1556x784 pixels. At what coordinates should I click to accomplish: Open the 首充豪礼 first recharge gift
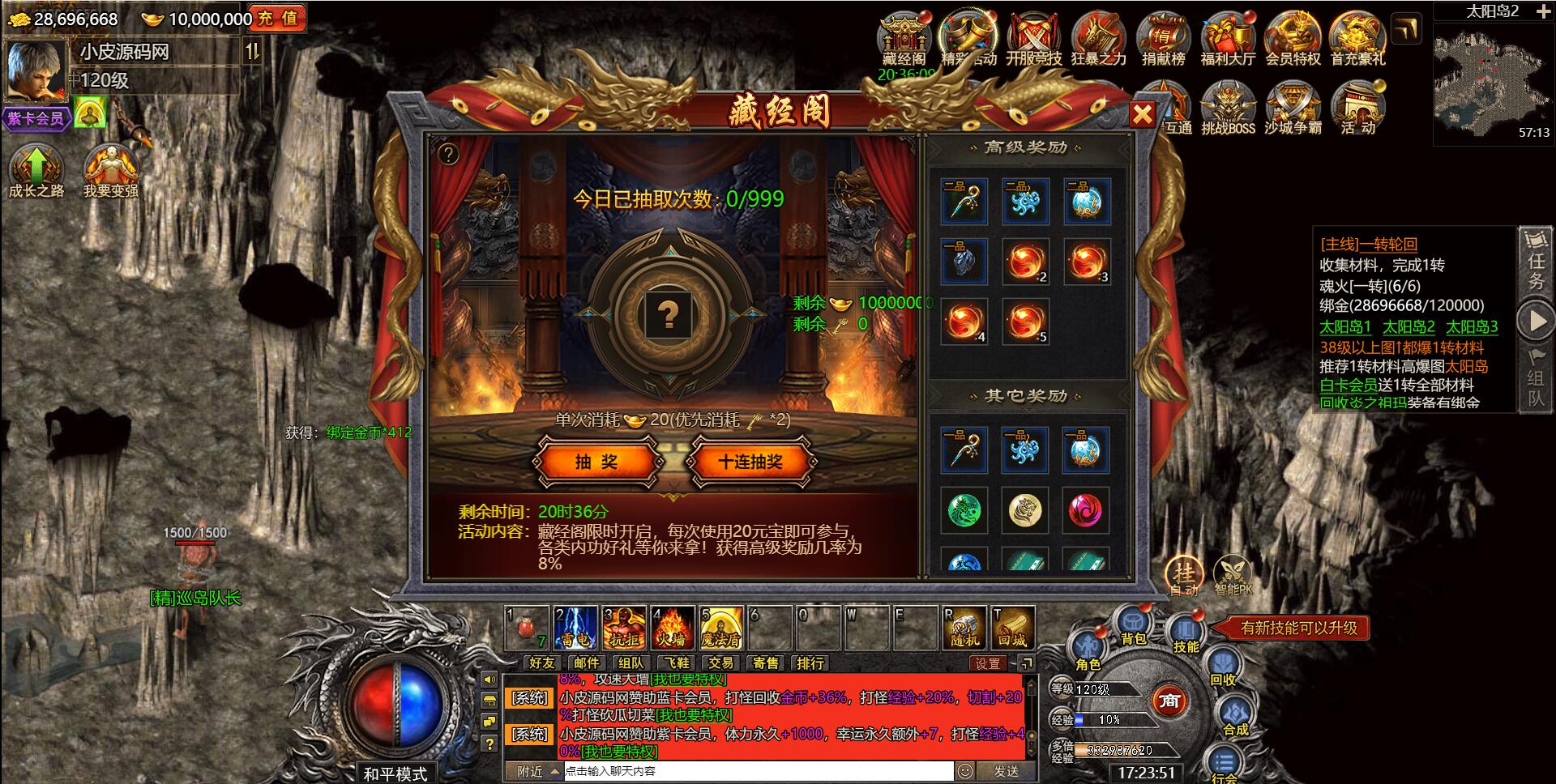point(1357,38)
